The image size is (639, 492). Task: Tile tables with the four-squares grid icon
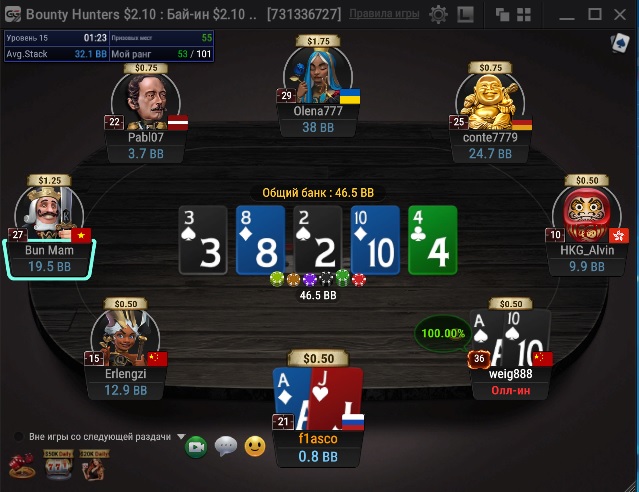(523, 15)
